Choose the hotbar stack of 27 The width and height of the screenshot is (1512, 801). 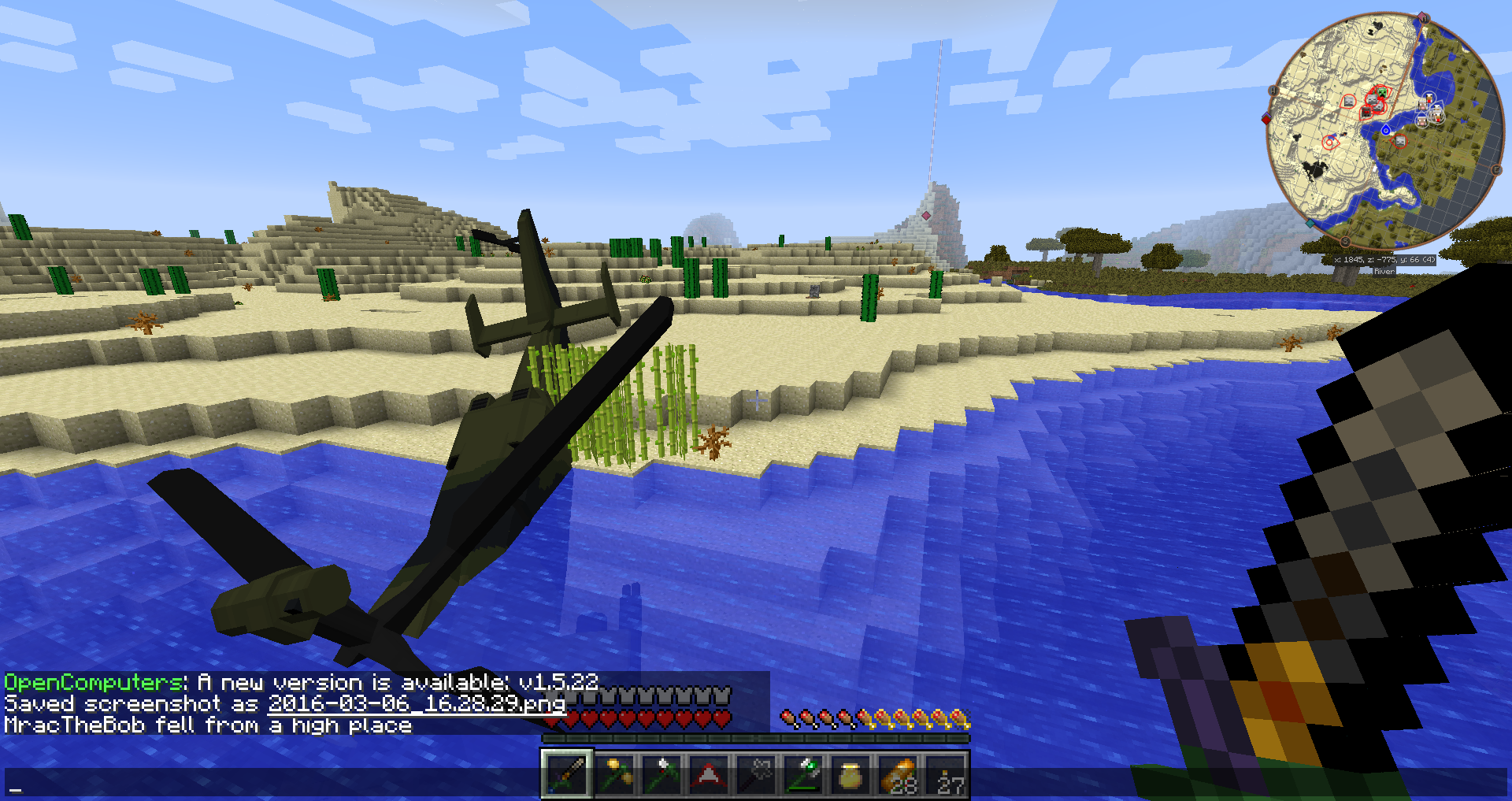click(x=947, y=774)
